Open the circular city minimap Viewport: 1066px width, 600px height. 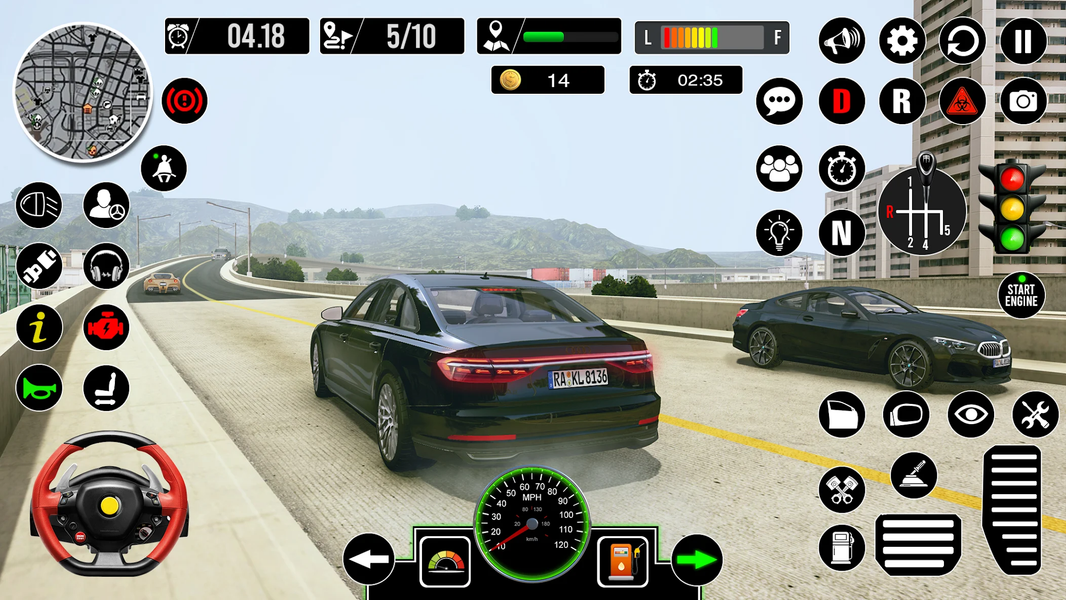pos(81,92)
